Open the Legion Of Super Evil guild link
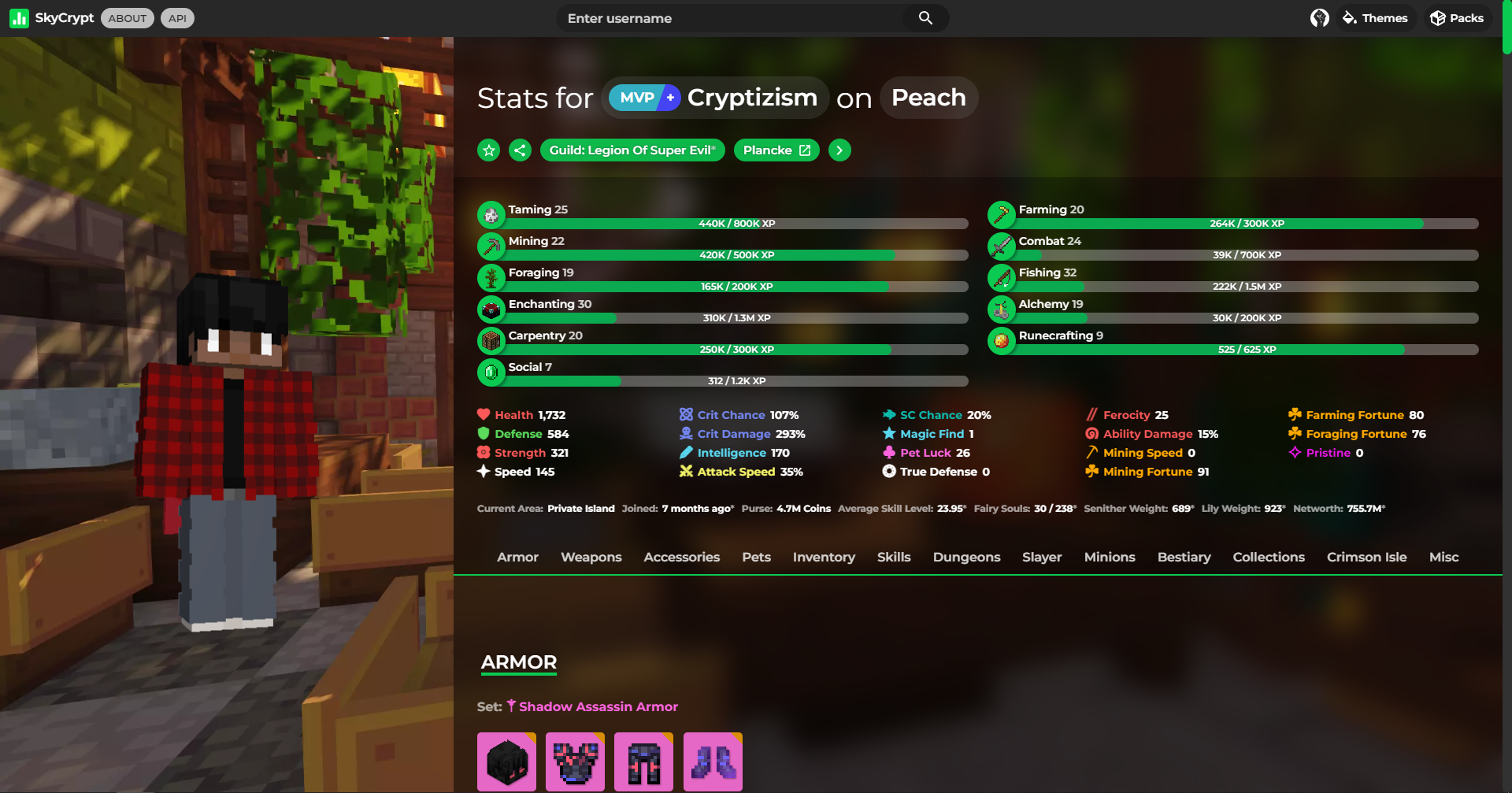This screenshot has width=1512, height=793. point(632,150)
